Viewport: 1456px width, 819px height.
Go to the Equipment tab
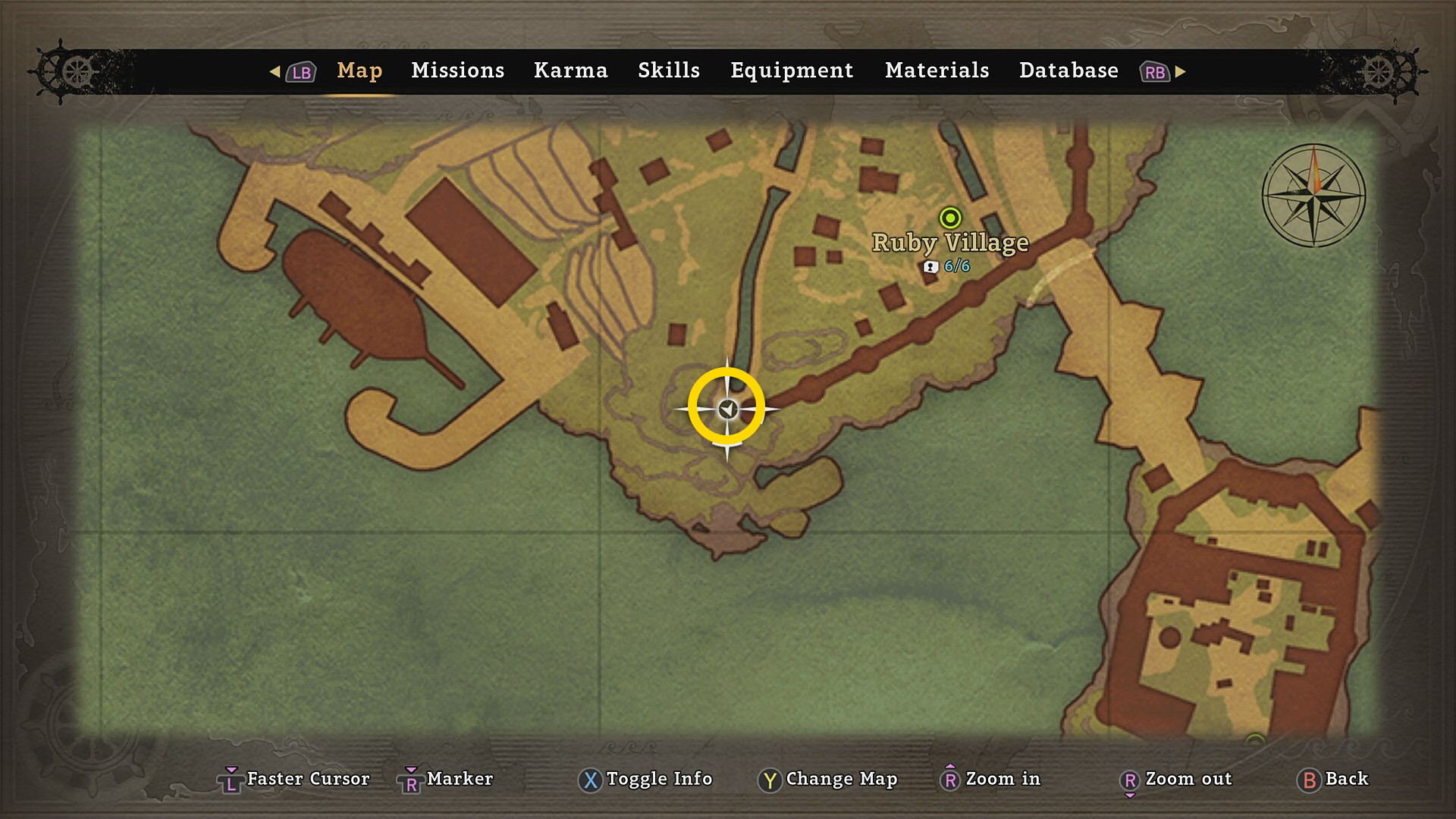coord(791,71)
